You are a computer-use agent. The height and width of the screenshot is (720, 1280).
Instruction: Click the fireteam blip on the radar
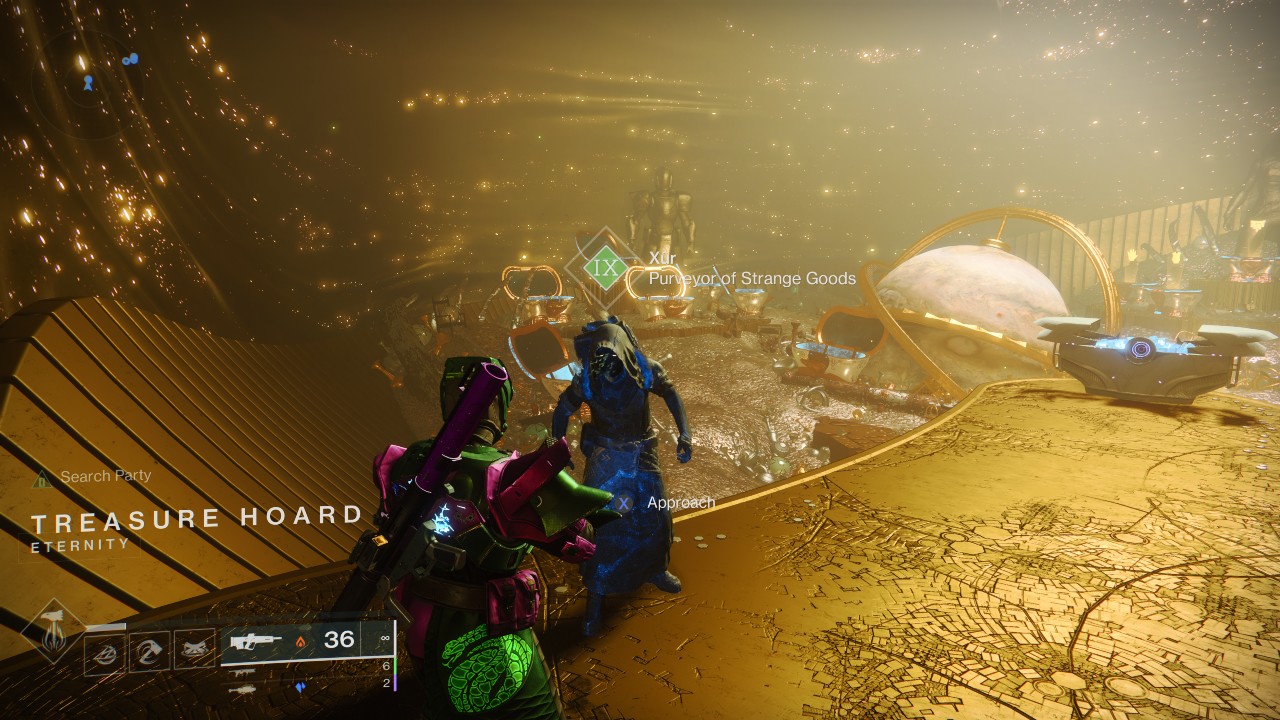coord(131,59)
